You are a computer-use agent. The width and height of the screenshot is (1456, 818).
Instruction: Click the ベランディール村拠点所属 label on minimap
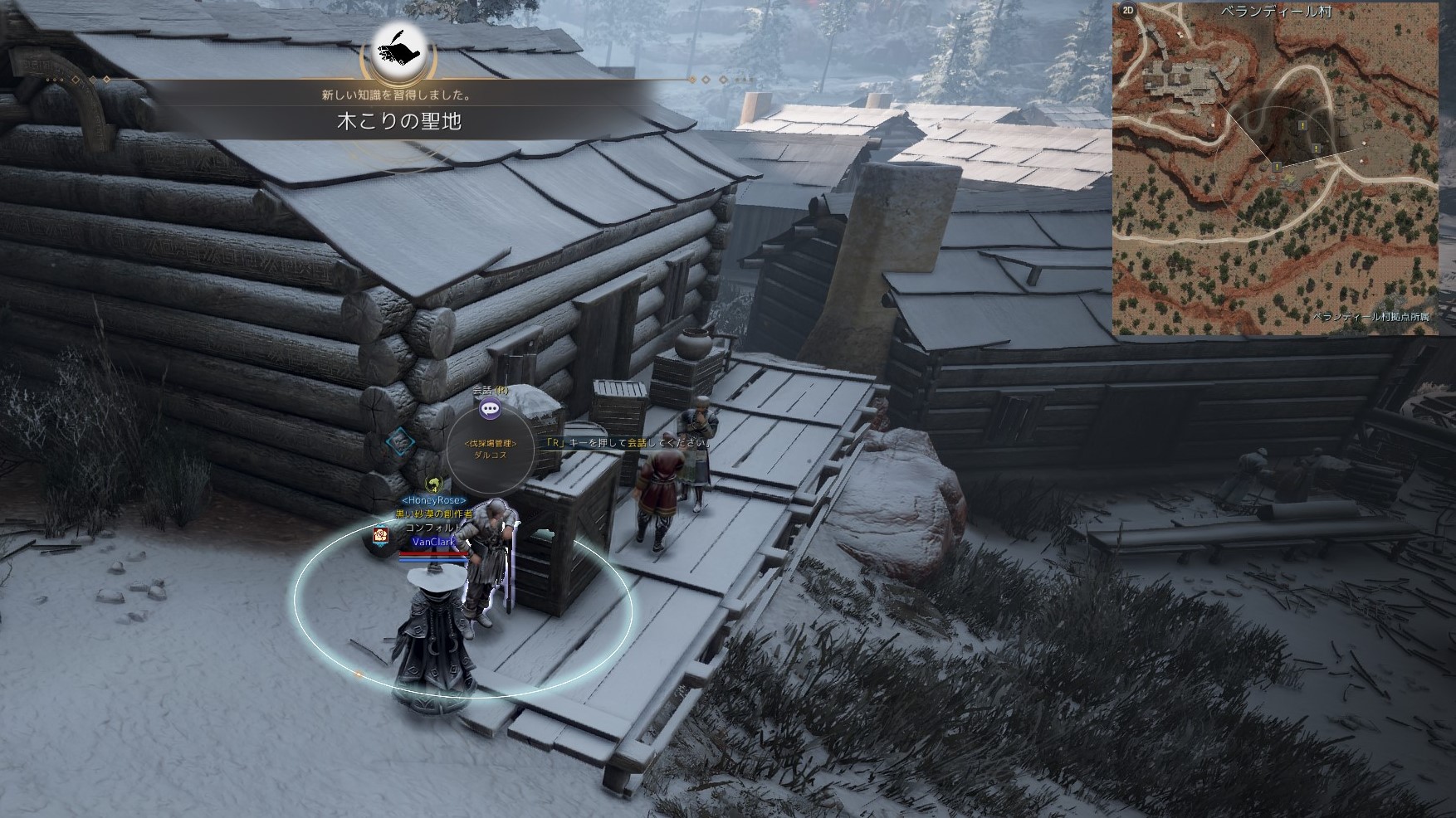1375,318
